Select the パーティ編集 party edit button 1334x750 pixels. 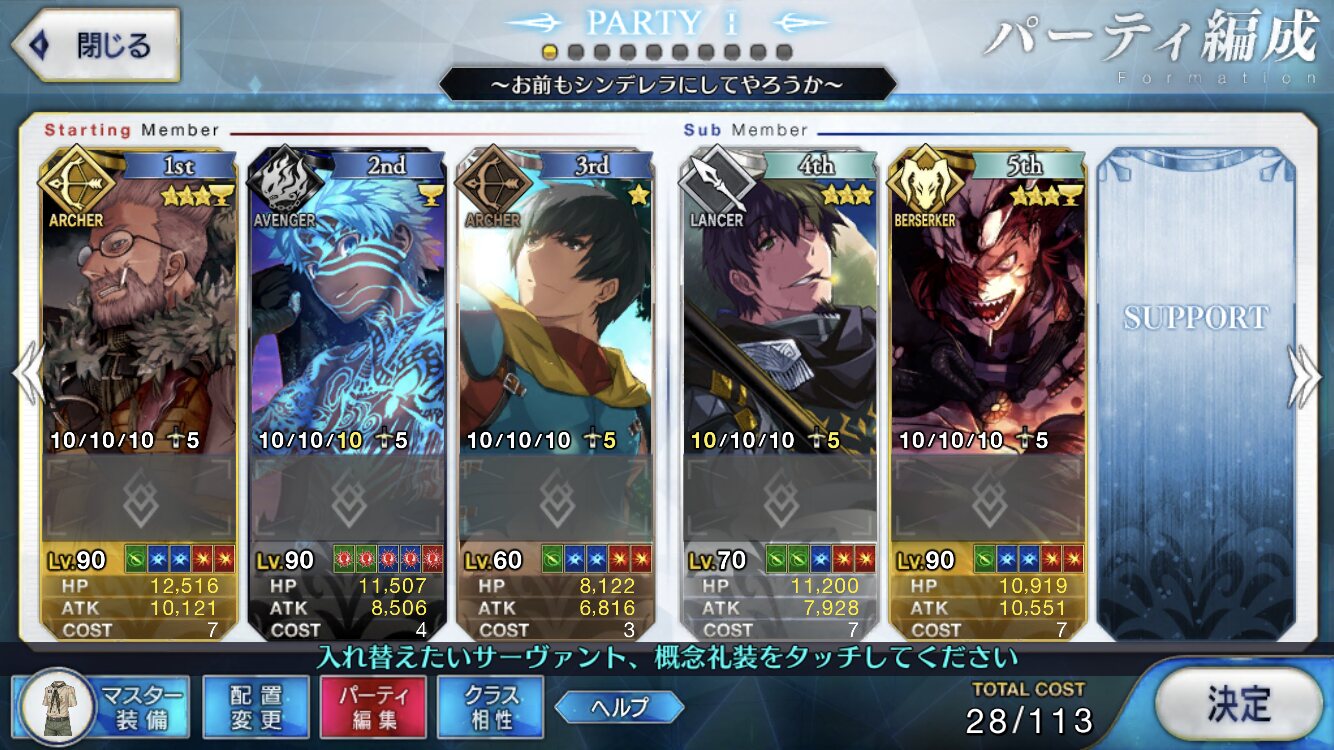373,707
